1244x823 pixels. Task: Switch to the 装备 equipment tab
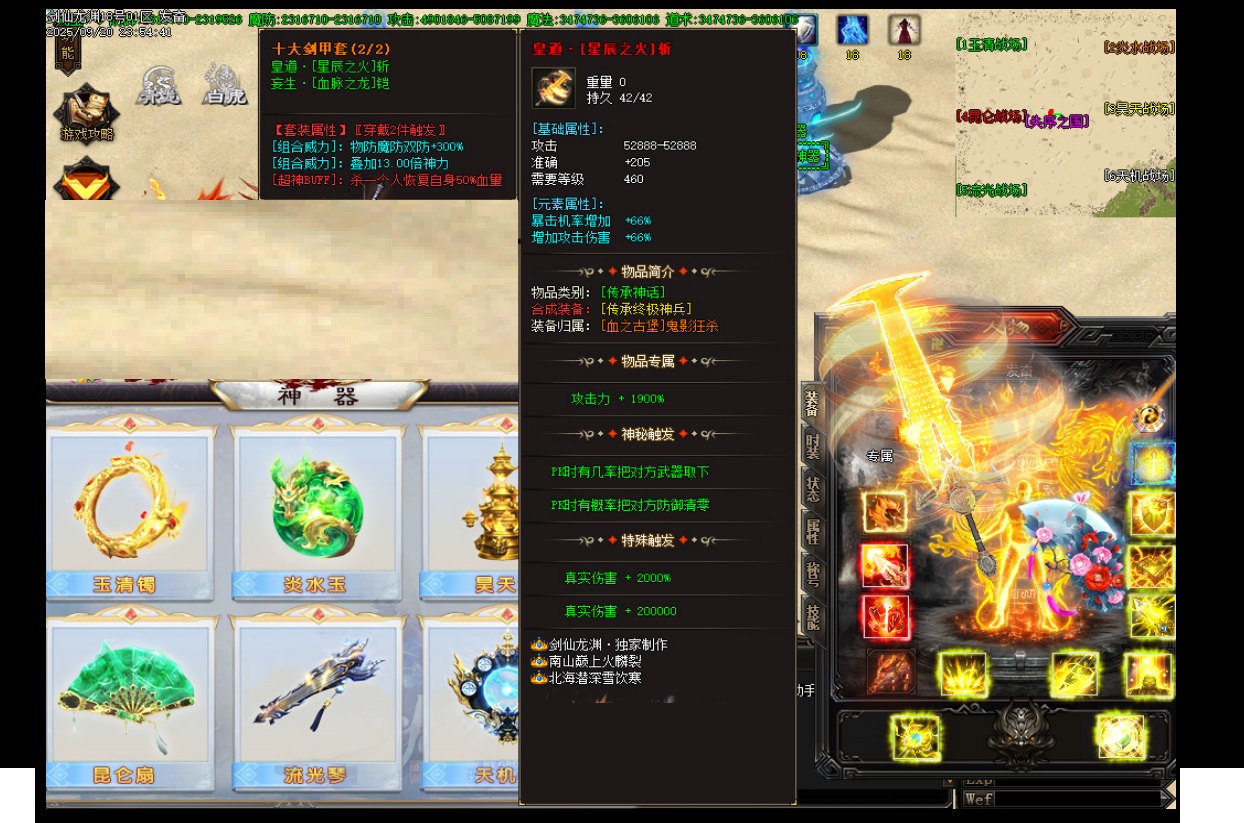click(812, 403)
